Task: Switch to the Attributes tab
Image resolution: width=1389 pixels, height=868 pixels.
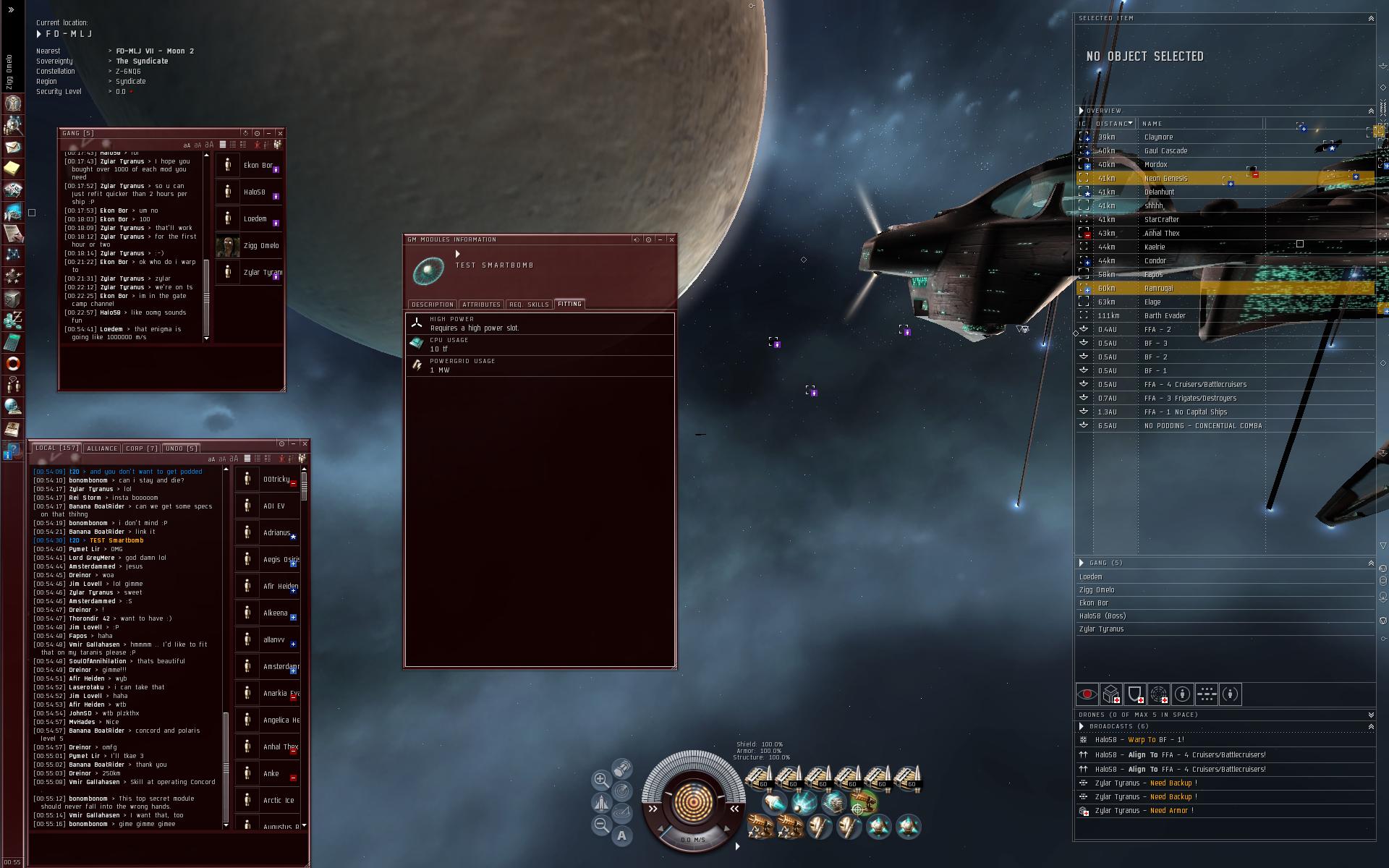Action: coord(481,305)
